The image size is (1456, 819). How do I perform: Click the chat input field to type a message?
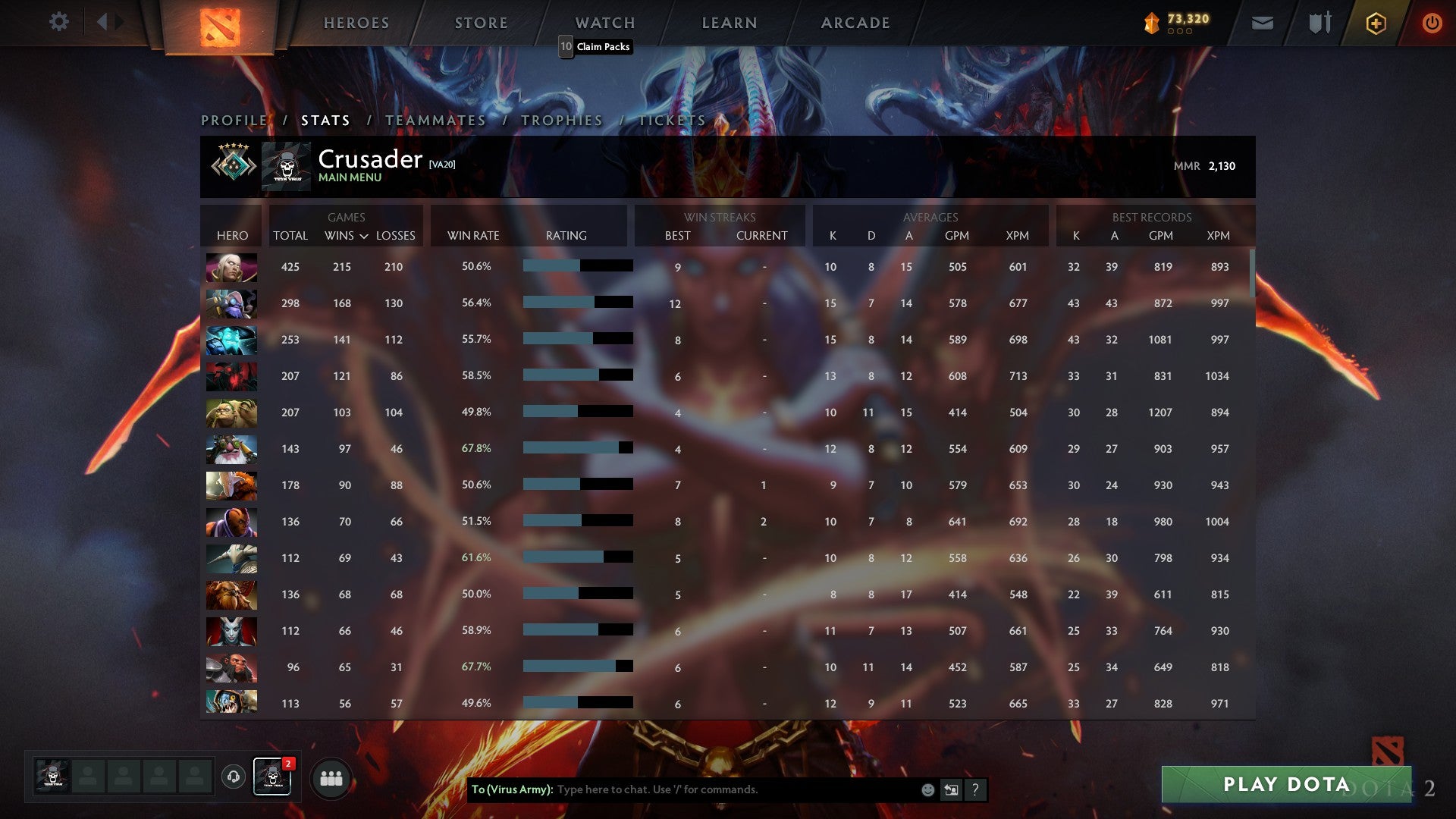click(720, 789)
